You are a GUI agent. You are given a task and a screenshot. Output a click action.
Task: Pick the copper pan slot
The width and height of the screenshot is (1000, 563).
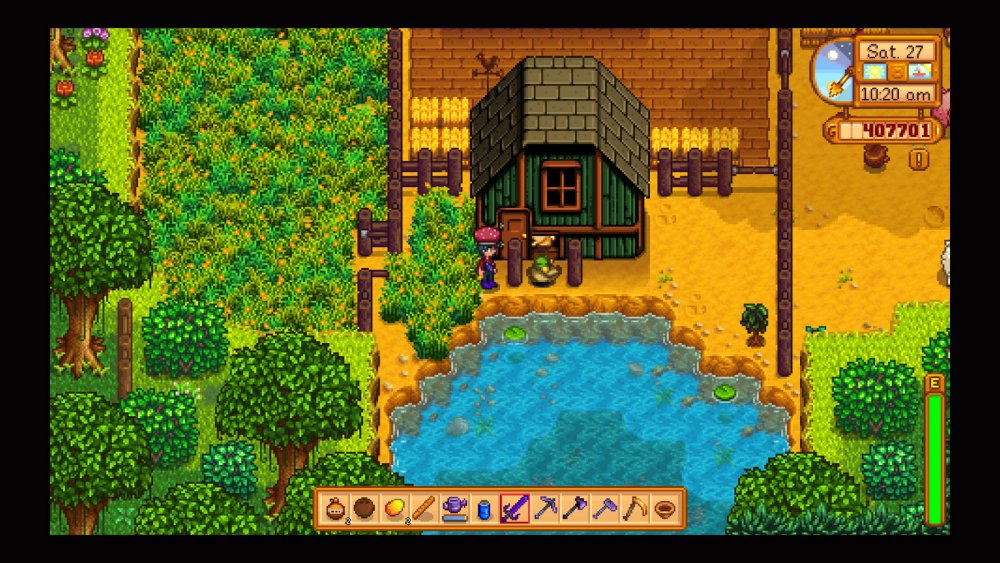(665, 509)
